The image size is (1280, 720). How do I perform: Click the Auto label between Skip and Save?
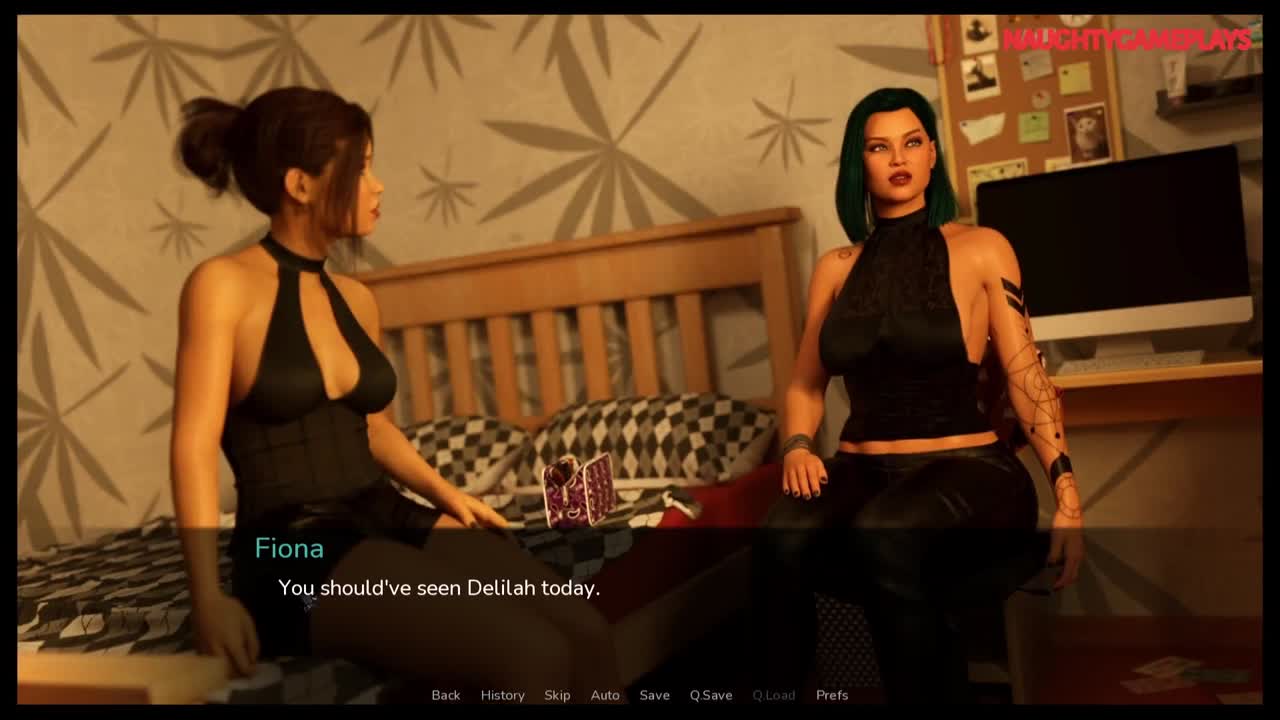605,695
